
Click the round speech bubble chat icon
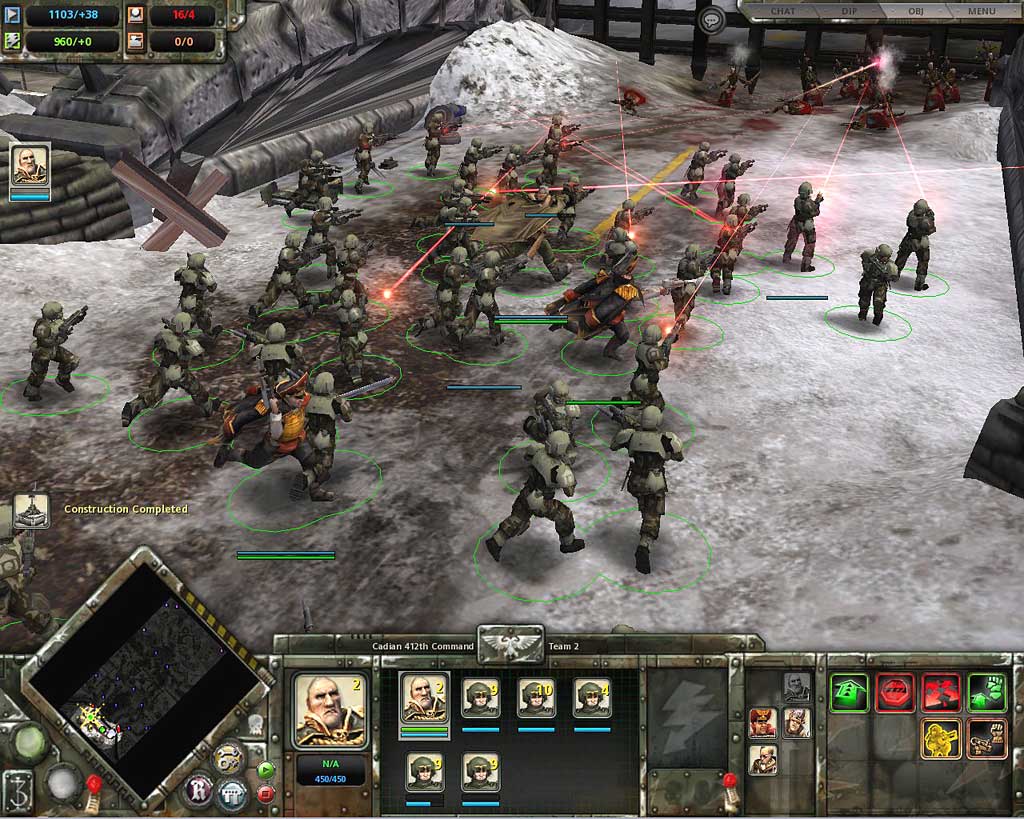click(x=711, y=20)
